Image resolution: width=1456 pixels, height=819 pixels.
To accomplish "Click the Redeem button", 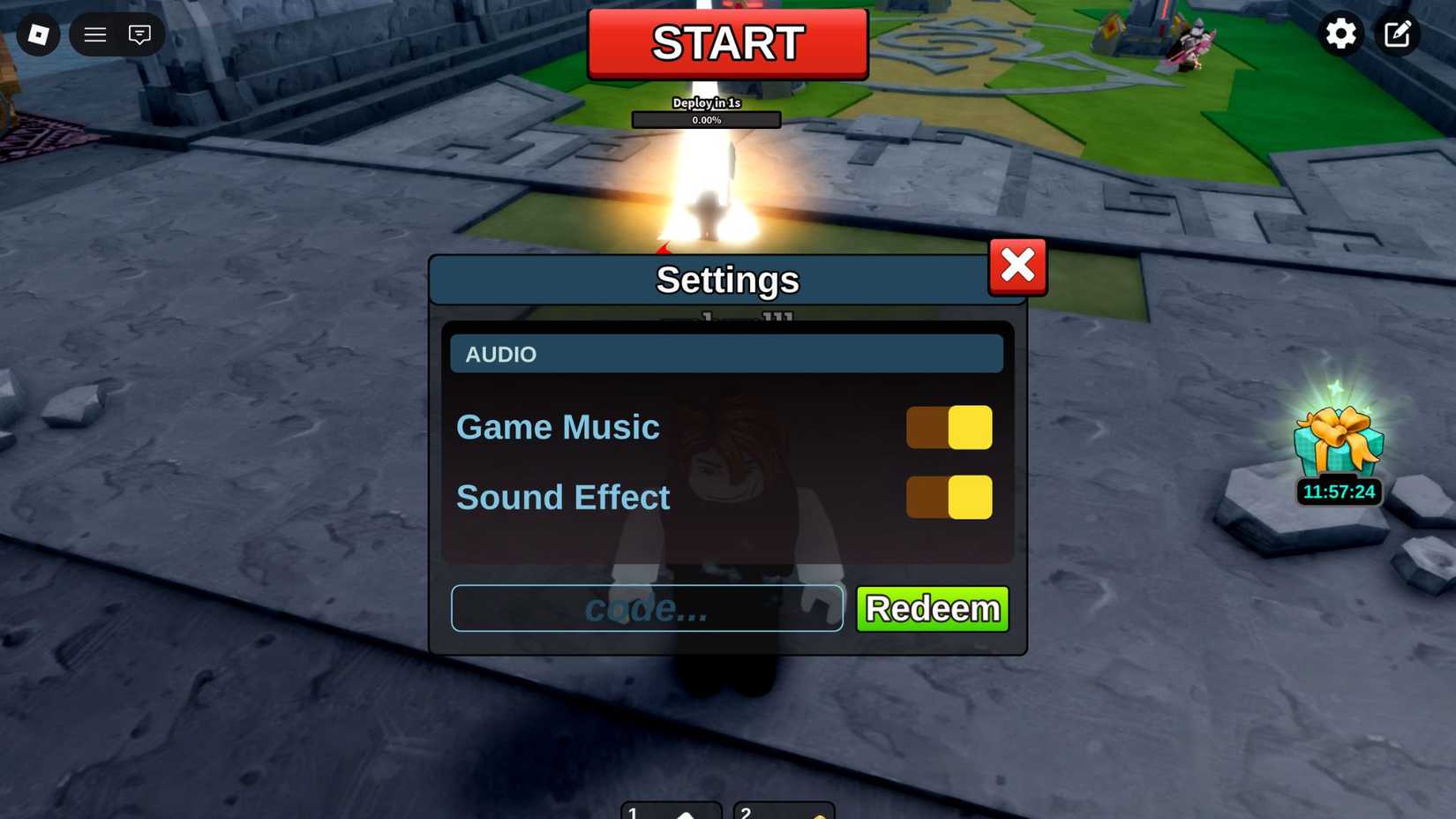I will tap(931, 608).
